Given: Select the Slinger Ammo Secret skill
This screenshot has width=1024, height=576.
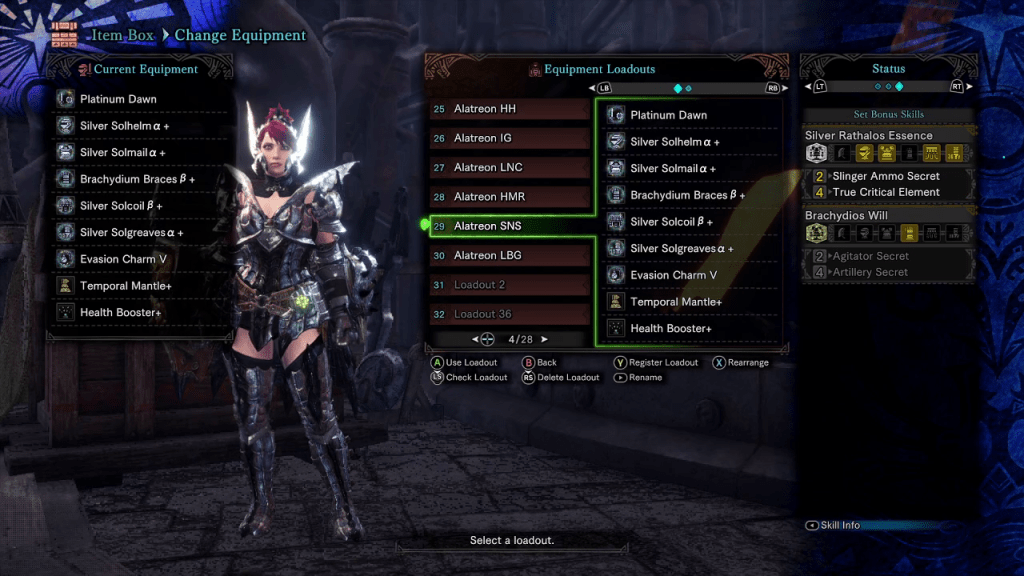Looking at the screenshot, I should point(886,176).
